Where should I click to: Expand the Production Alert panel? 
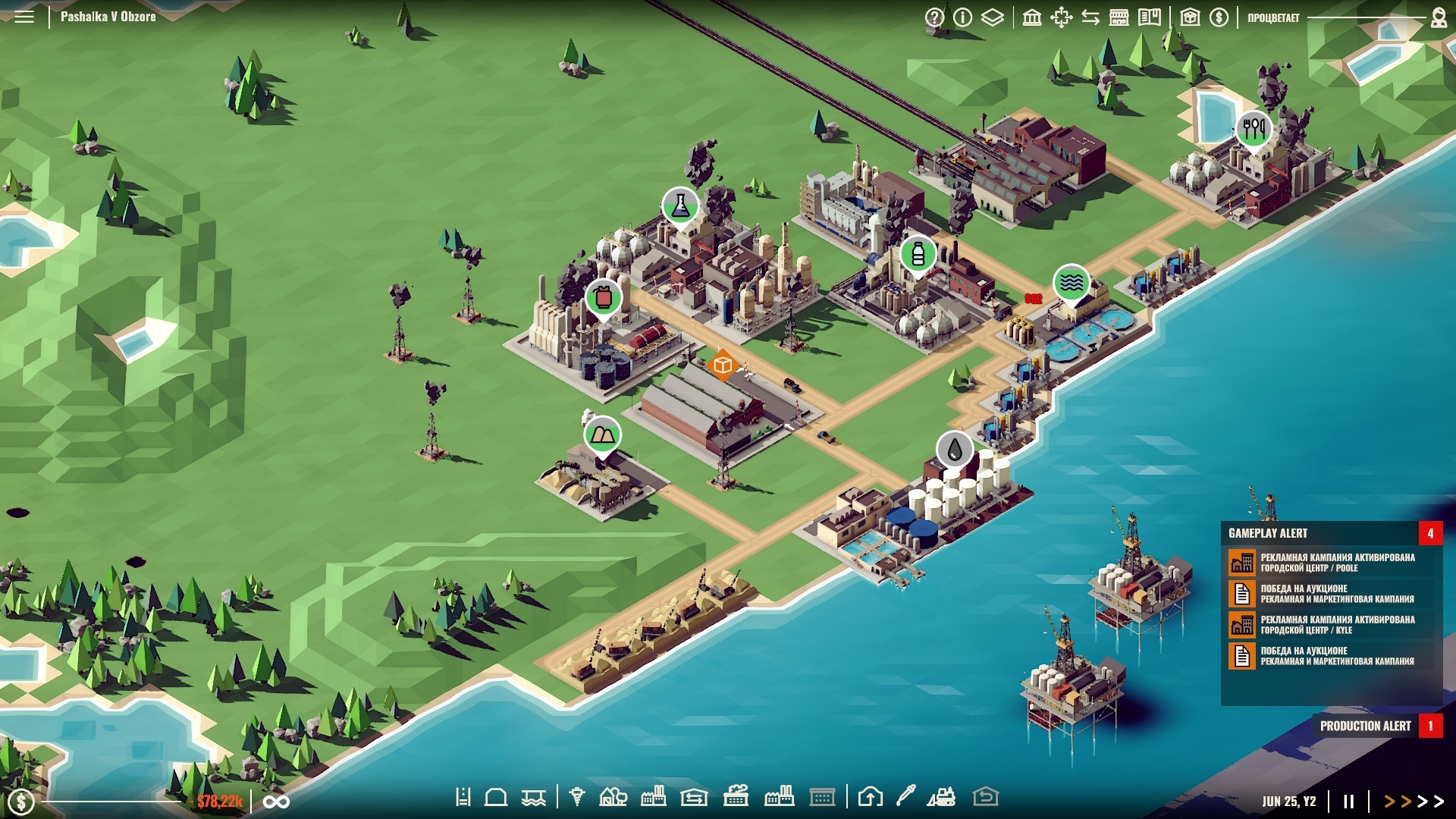1366,726
